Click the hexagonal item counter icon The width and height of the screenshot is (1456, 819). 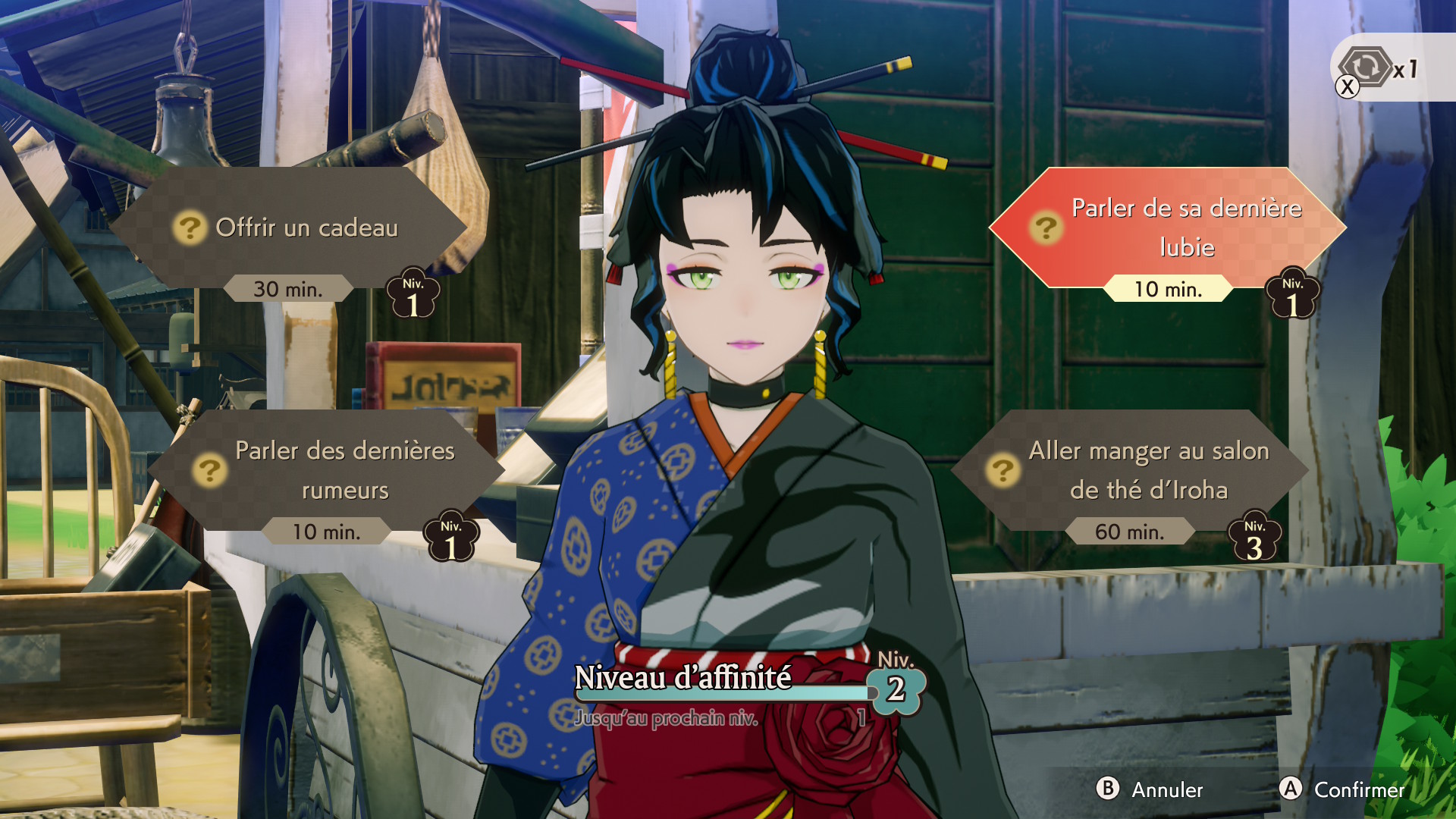[1366, 67]
